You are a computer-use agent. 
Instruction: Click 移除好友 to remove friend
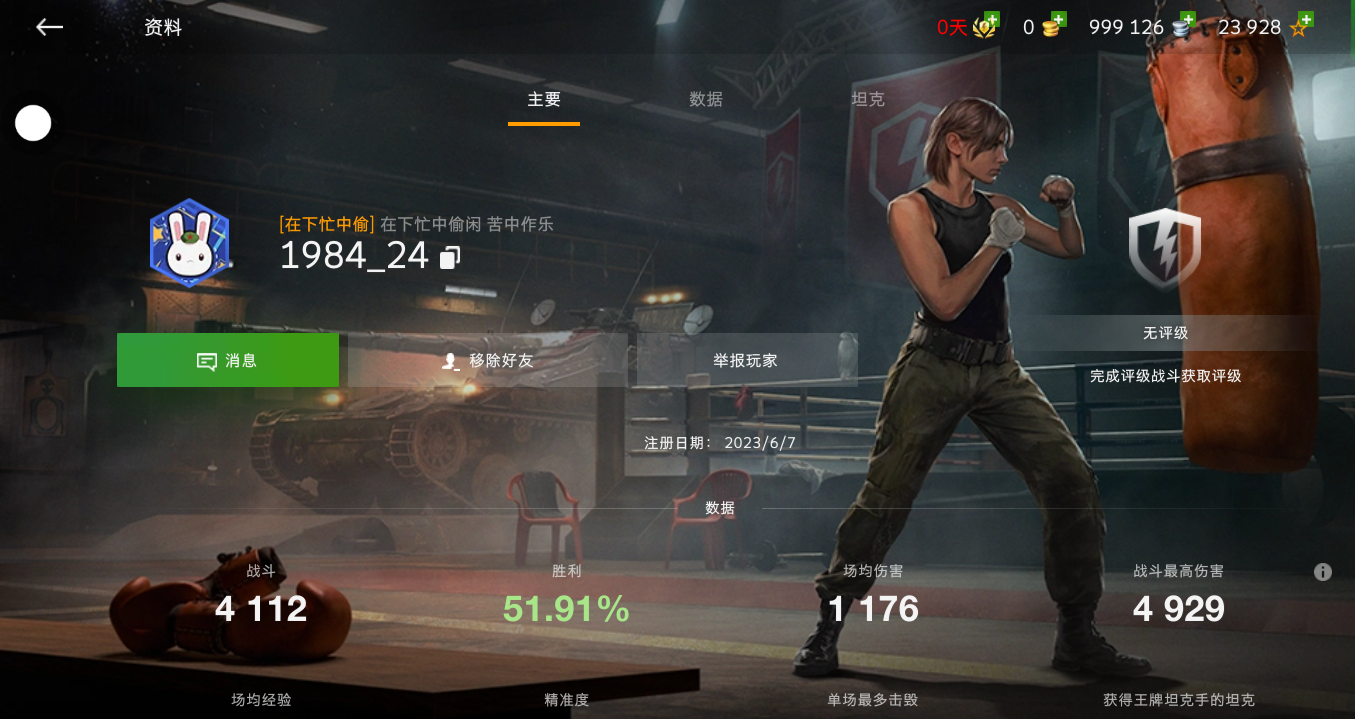pyautogui.click(x=488, y=361)
